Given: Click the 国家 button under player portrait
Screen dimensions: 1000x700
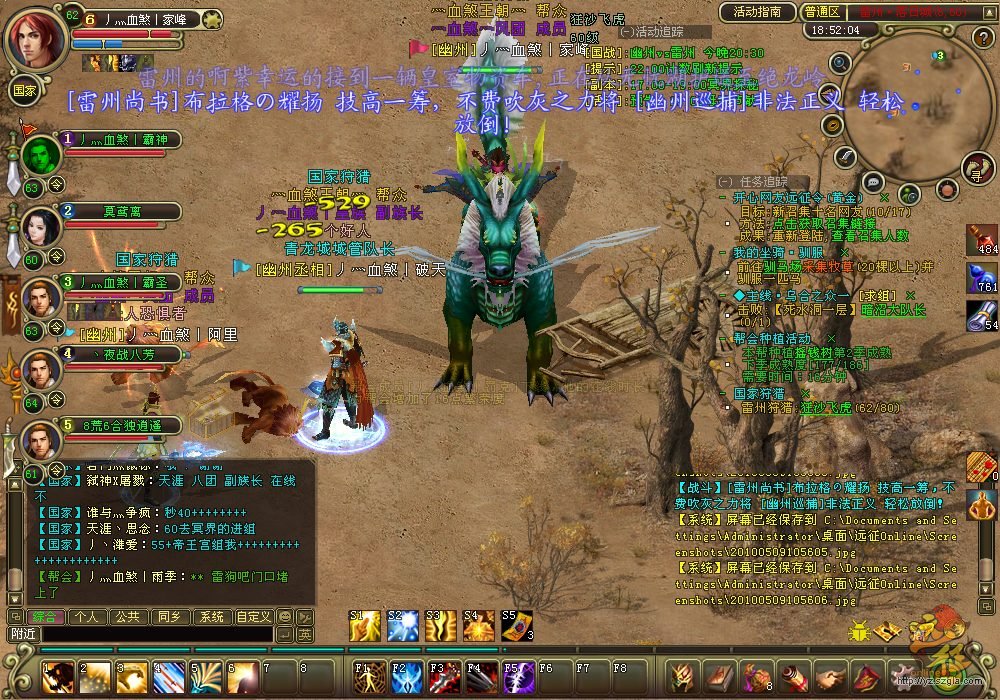Looking at the screenshot, I should (24, 88).
